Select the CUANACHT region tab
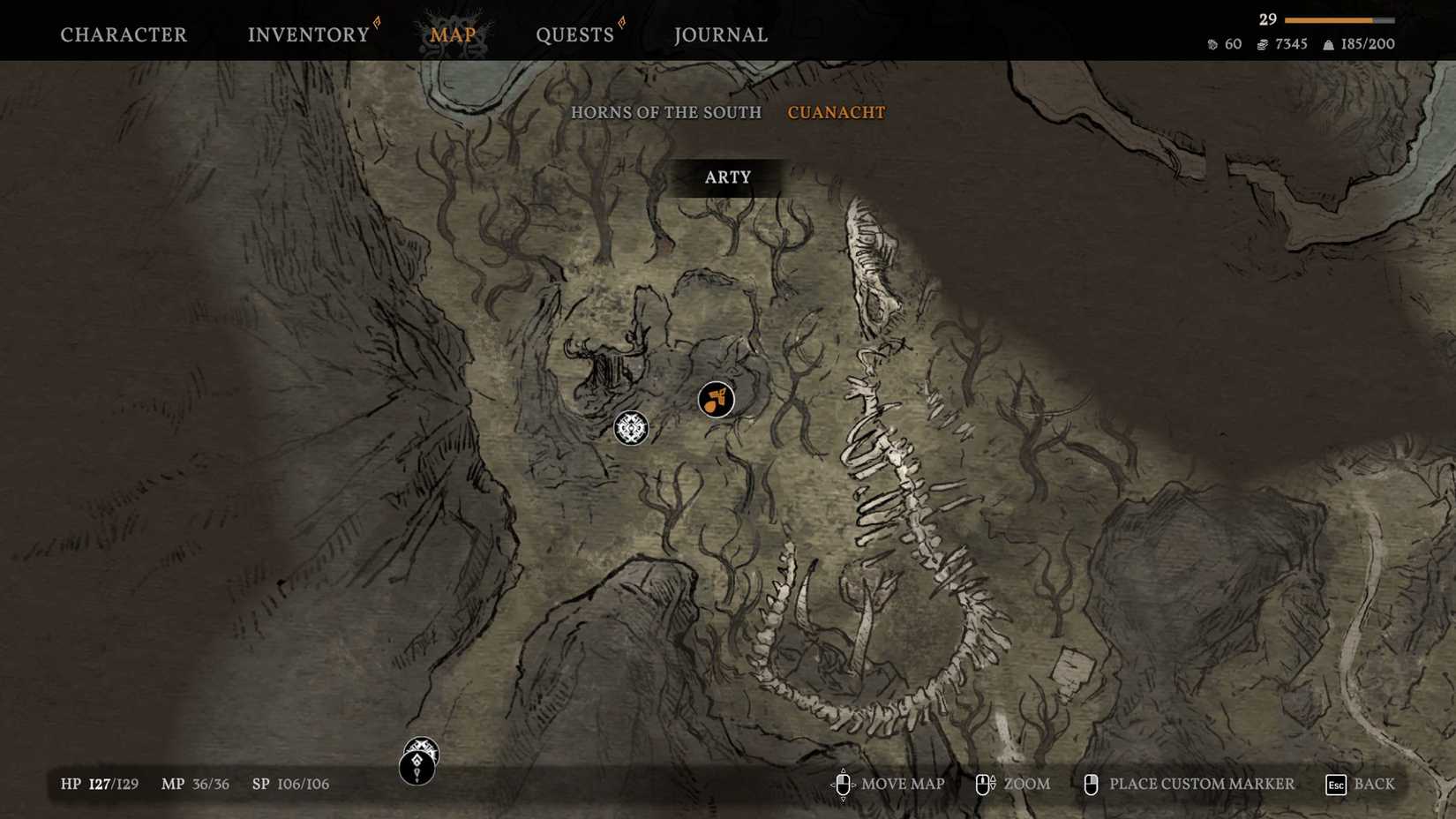Image resolution: width=1456 pixels, height=819 pixels. pos(836,112)
